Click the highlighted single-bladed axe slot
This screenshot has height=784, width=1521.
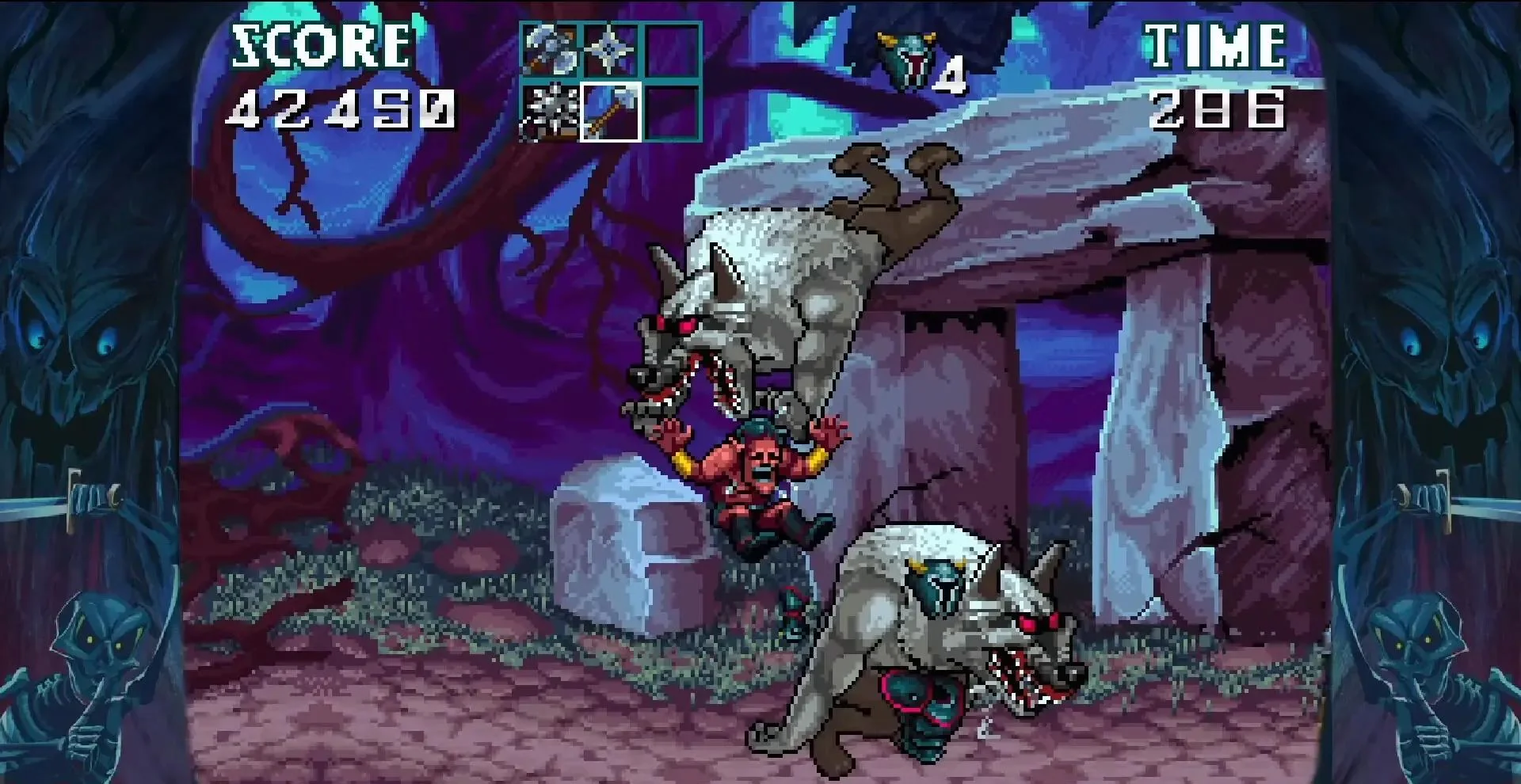[611, 112]
